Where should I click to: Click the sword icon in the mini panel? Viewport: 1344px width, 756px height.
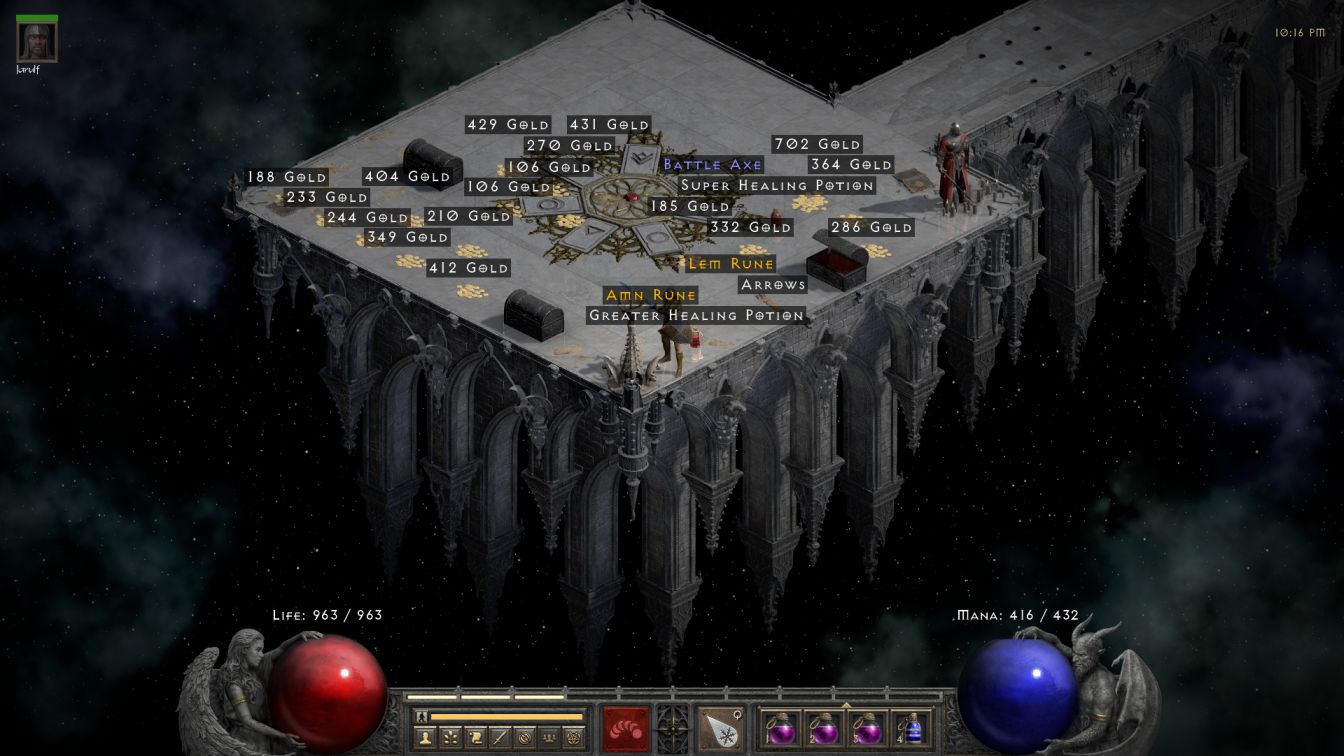499,737
